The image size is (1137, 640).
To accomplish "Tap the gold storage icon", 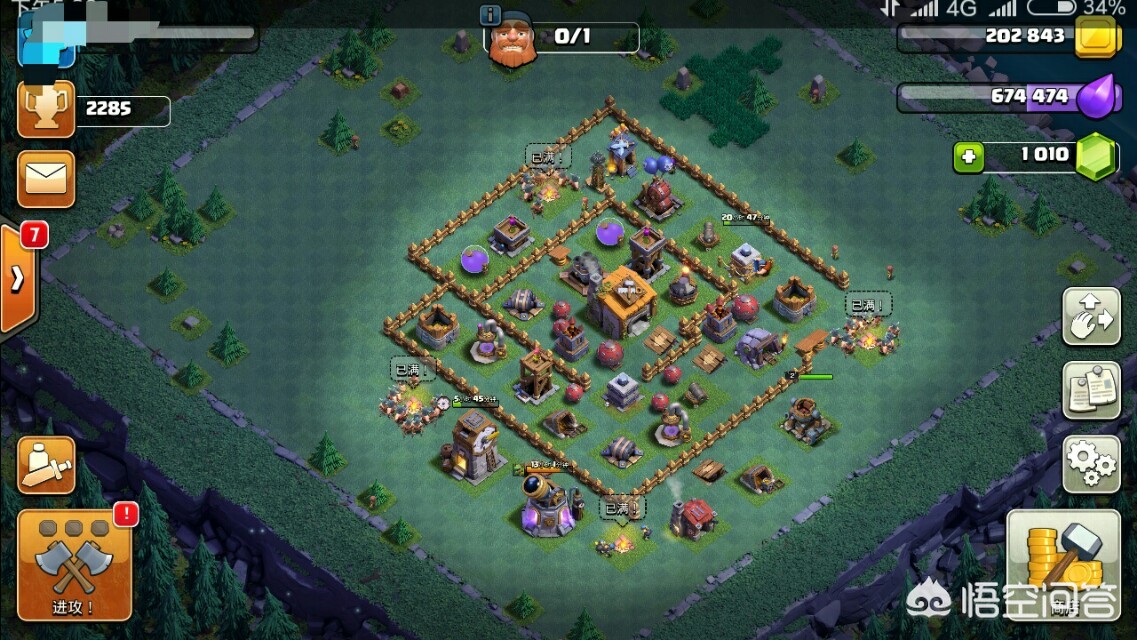I will coord(1098,38).
